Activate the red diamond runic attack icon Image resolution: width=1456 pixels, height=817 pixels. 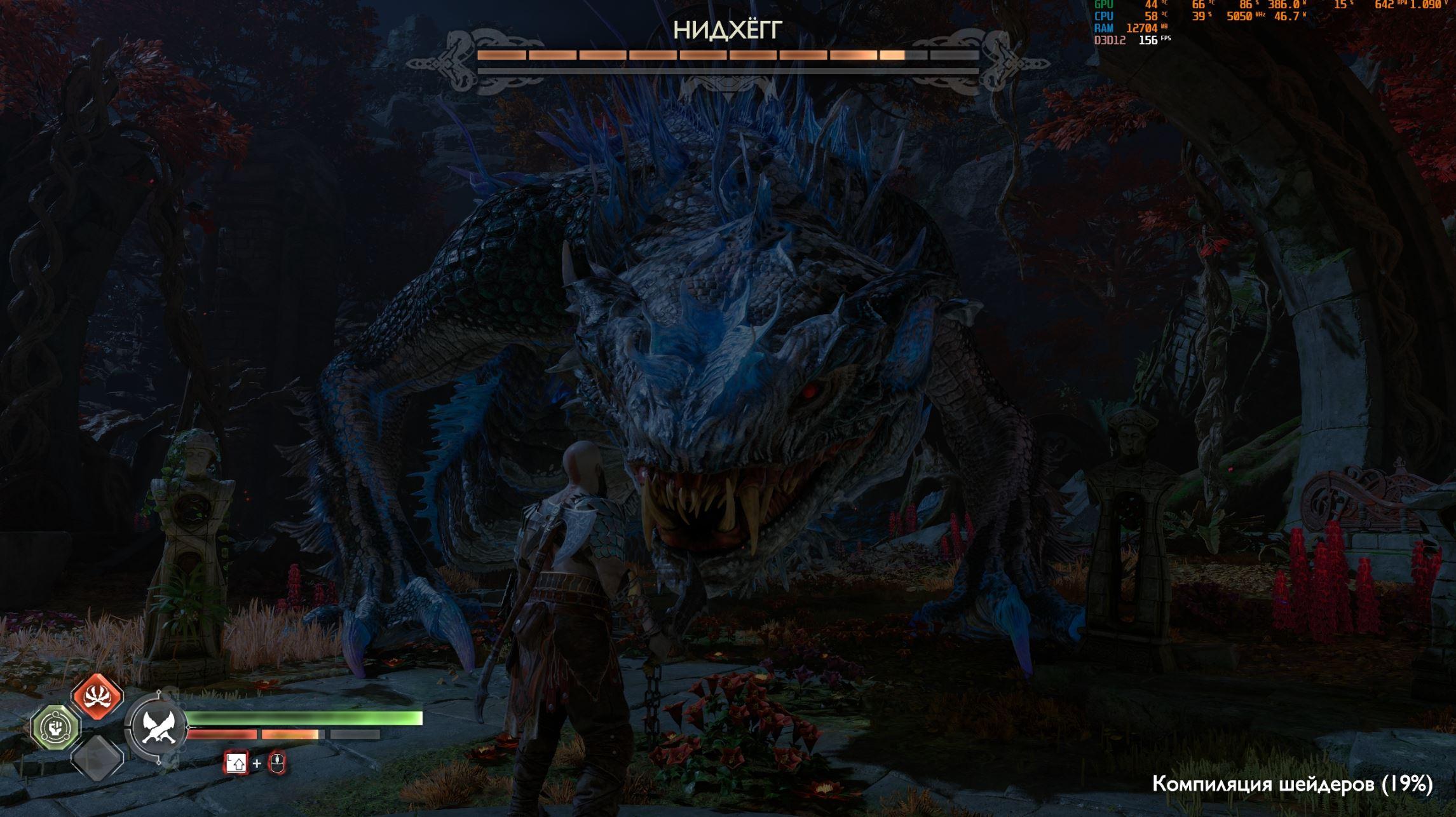pyautogui.click(x=97, y=697)
